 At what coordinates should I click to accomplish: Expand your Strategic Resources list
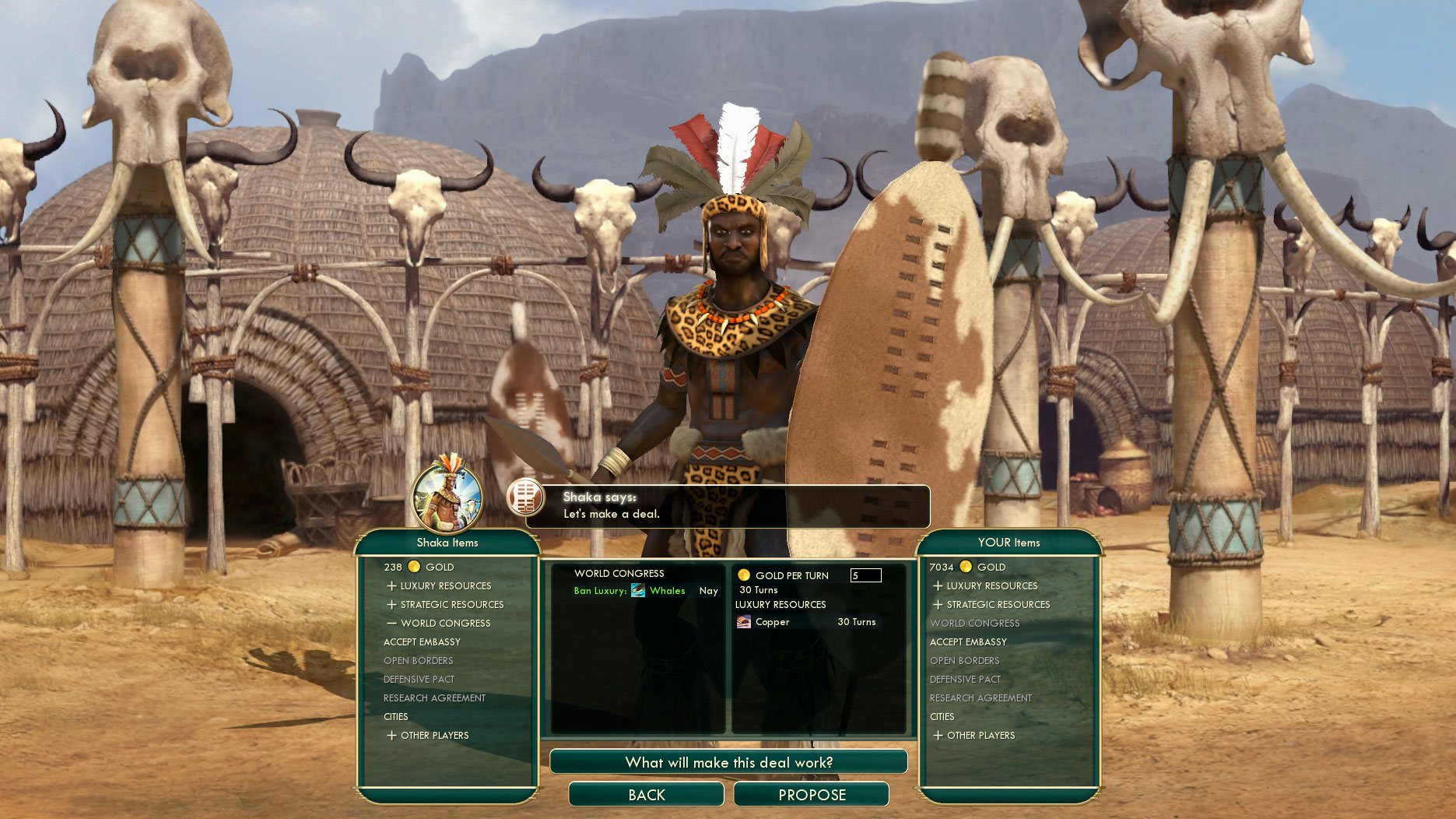(998, 605)
